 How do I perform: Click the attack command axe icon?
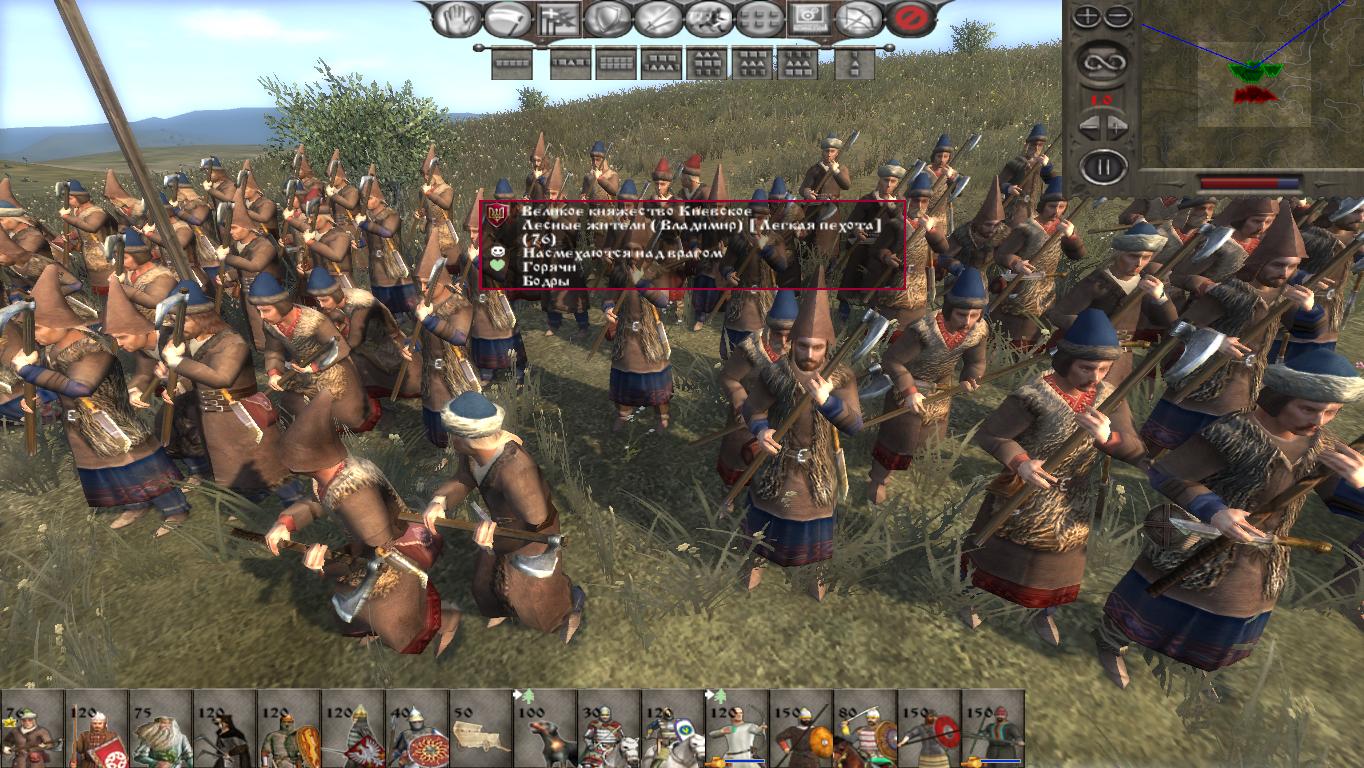[x=507, y=18]
